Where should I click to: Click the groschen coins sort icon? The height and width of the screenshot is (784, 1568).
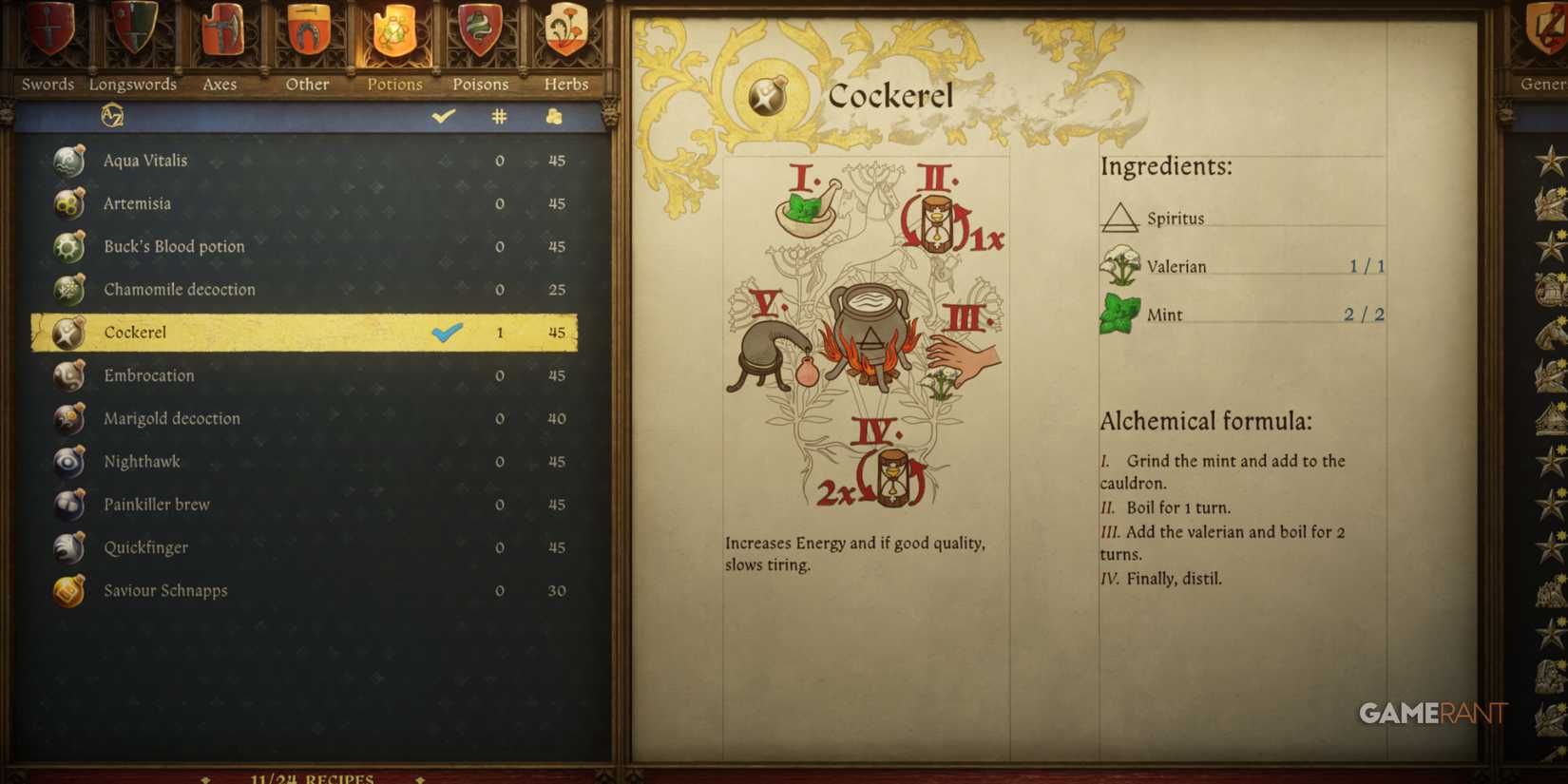click(x=554, y=114)
